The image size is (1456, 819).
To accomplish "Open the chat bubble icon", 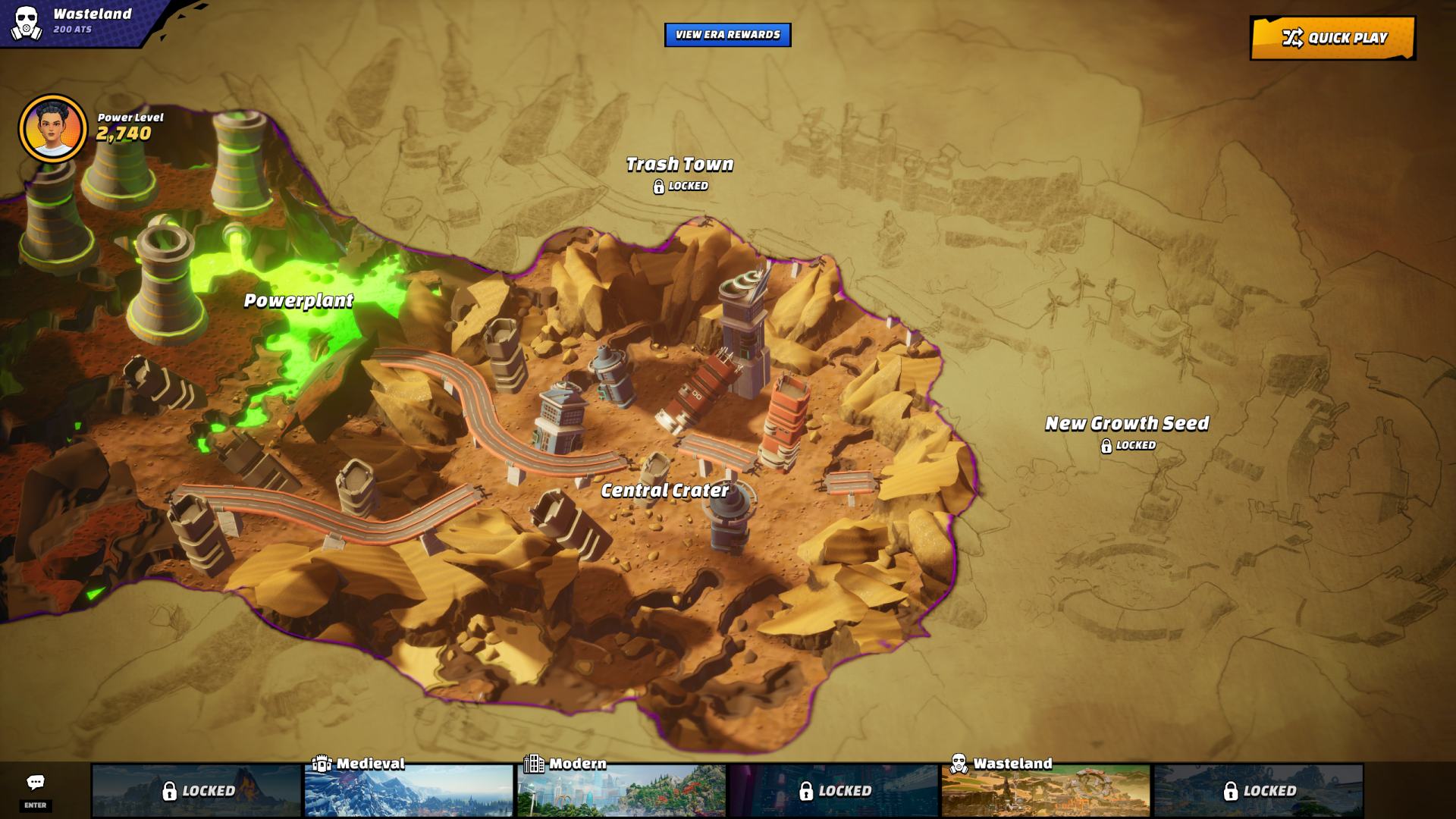I will pyautogui.click(x=36, y=783).
